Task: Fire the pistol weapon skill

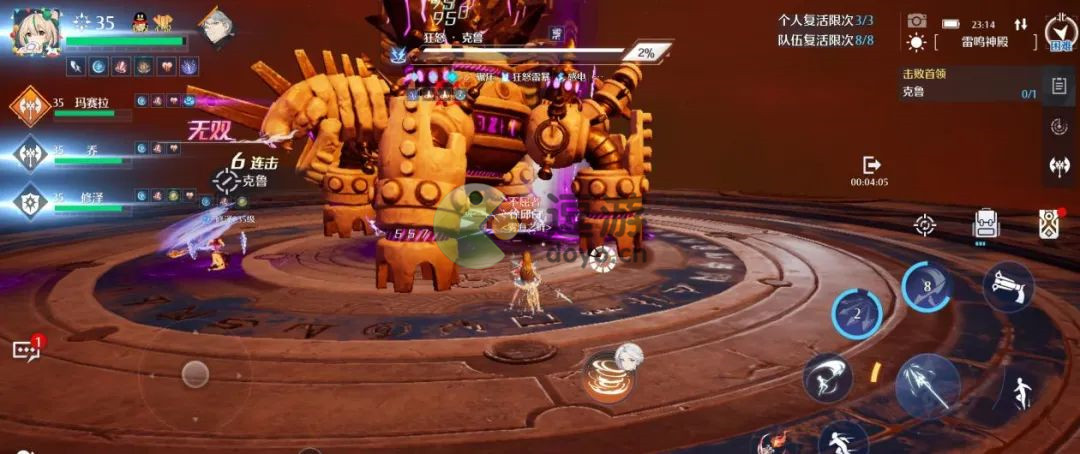Action: tap(1007, 287)
